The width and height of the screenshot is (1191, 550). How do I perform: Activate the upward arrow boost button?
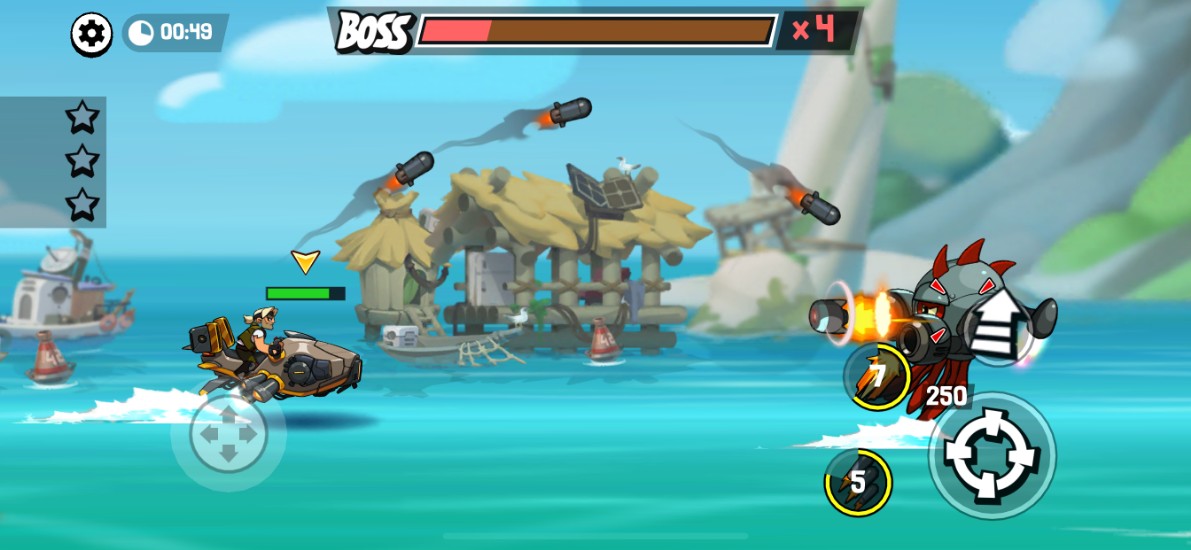pyautogui.click(x=994, y=323)
